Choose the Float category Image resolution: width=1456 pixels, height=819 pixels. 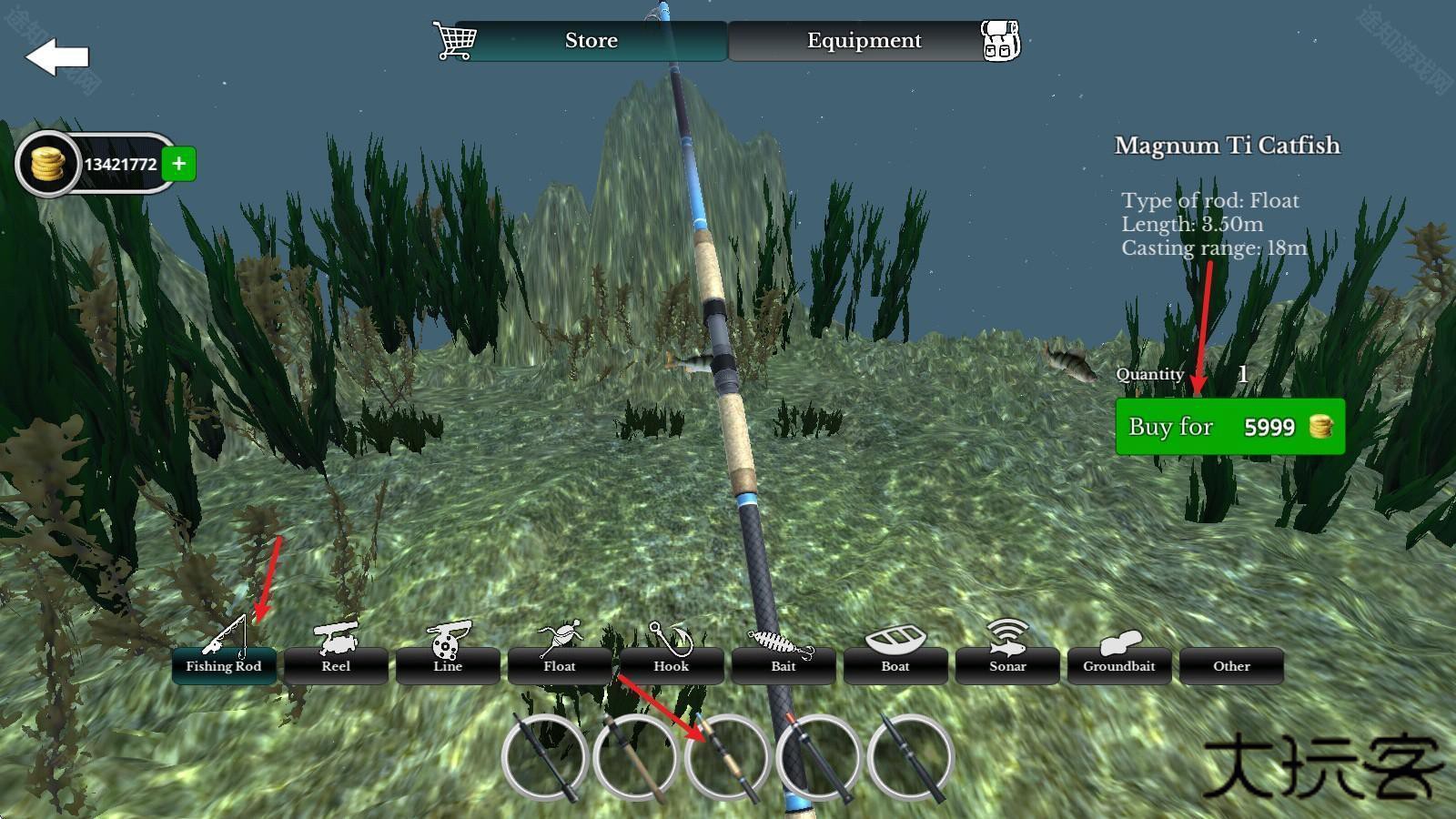coord(560,665)
